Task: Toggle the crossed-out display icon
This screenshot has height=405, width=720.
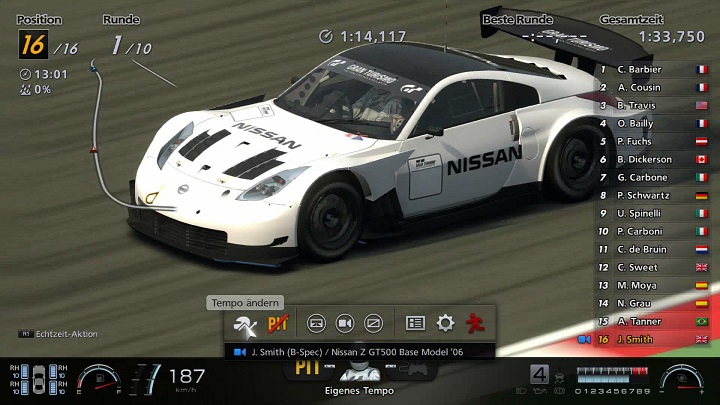Action: click(373, 323)
